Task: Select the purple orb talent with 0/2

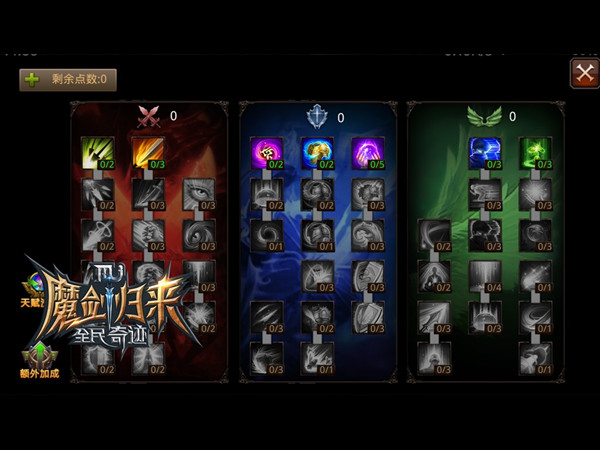Action: pos(265,152)
